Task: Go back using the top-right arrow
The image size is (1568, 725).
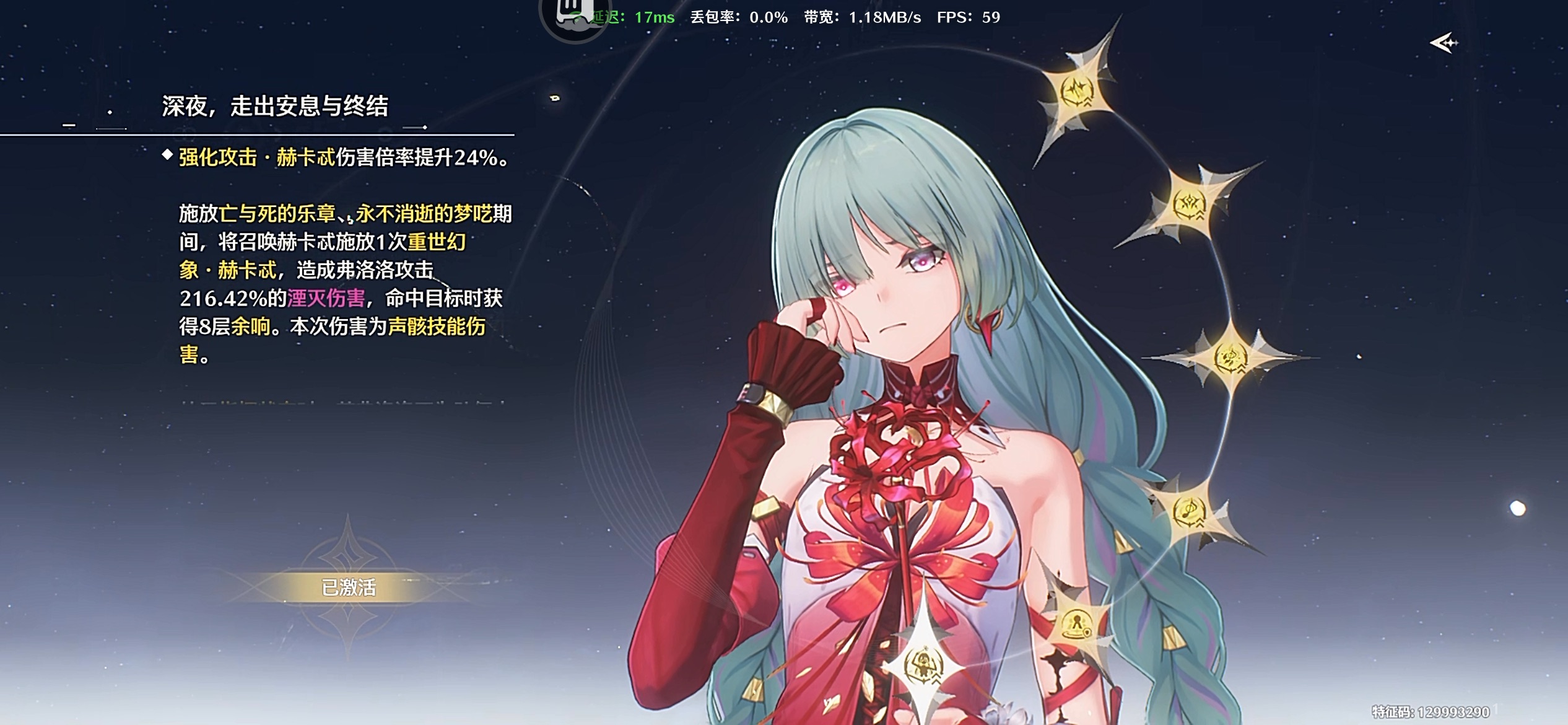Action: pos(1444,43)
